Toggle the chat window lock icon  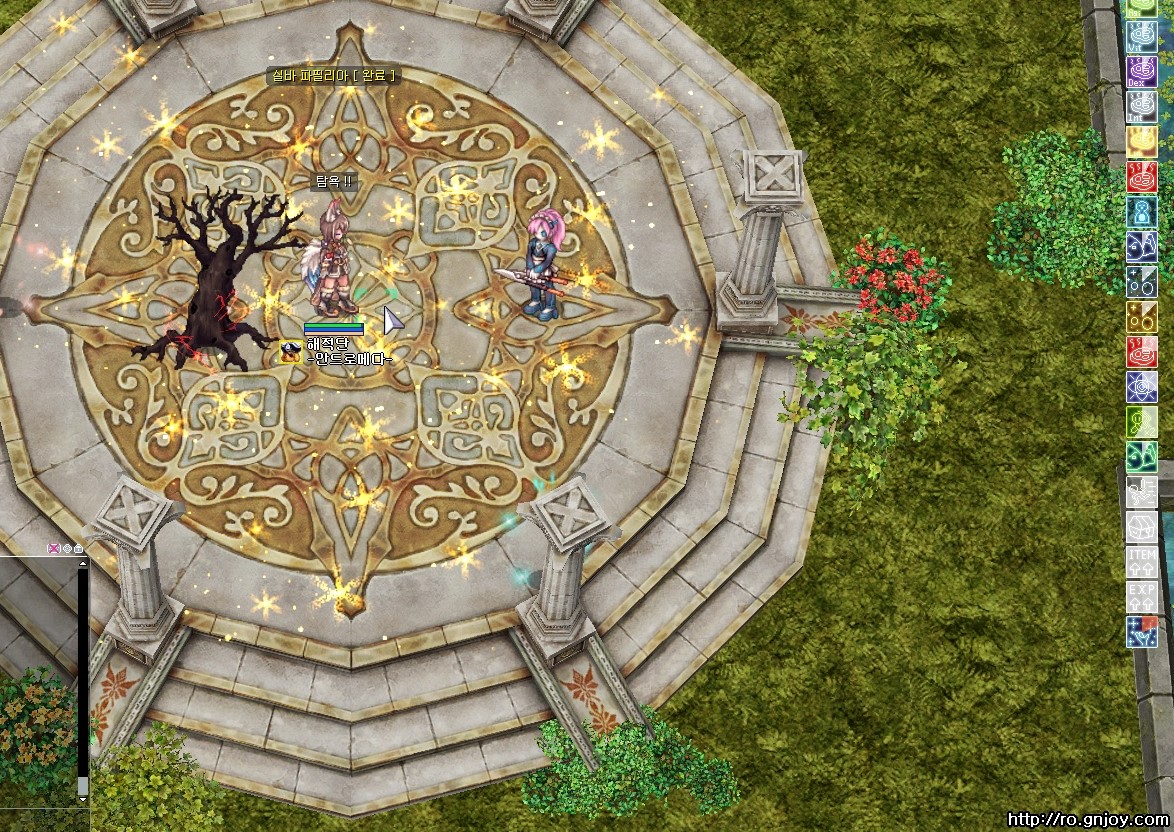point(78,548)
